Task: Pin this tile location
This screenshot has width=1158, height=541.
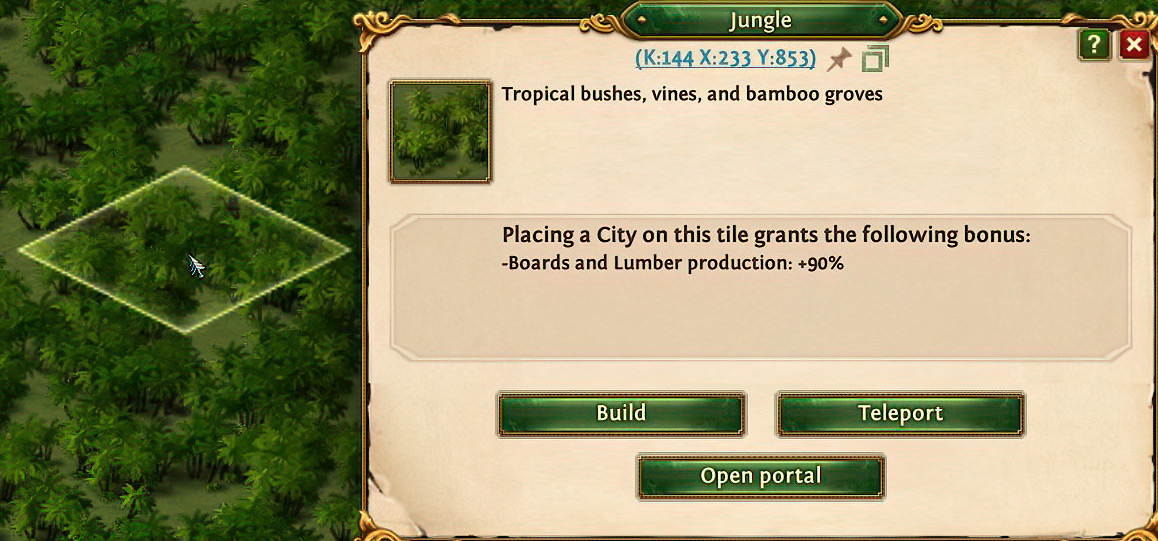Action: (x=839, y=59)
